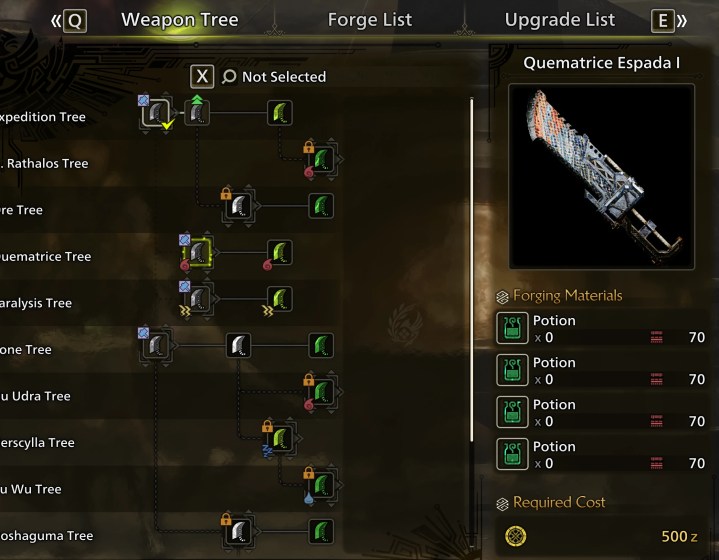Click the Not Selected search filter
The width and height of the screenshot is (719, 560).
coord(273,77)
